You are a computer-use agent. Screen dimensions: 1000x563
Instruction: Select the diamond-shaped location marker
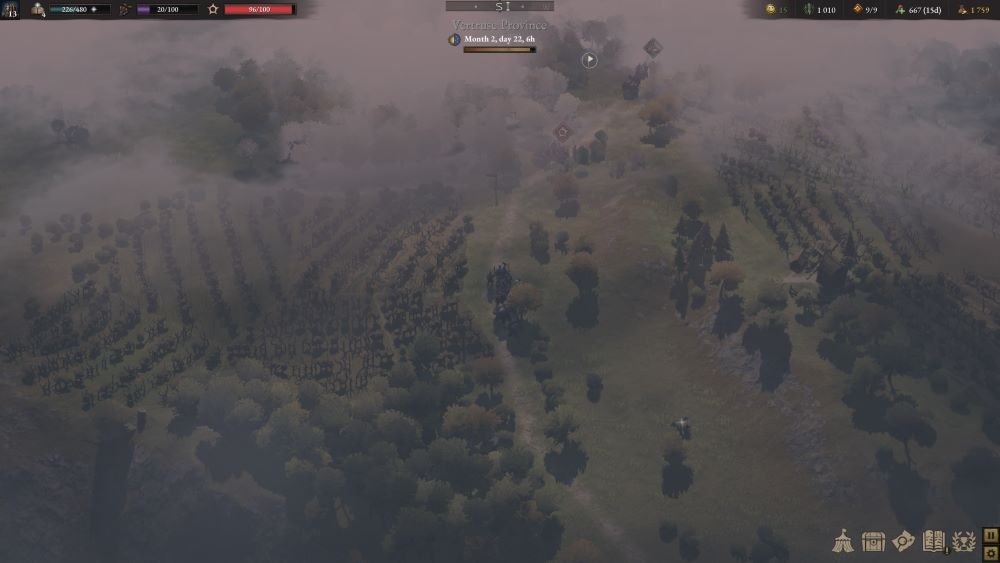tap(653, 47)
